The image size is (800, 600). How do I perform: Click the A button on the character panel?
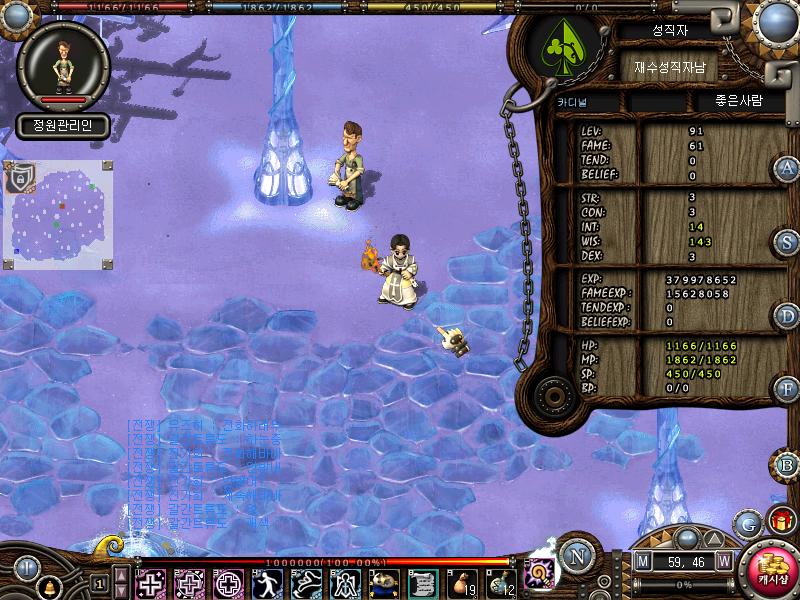coord(788,168)
